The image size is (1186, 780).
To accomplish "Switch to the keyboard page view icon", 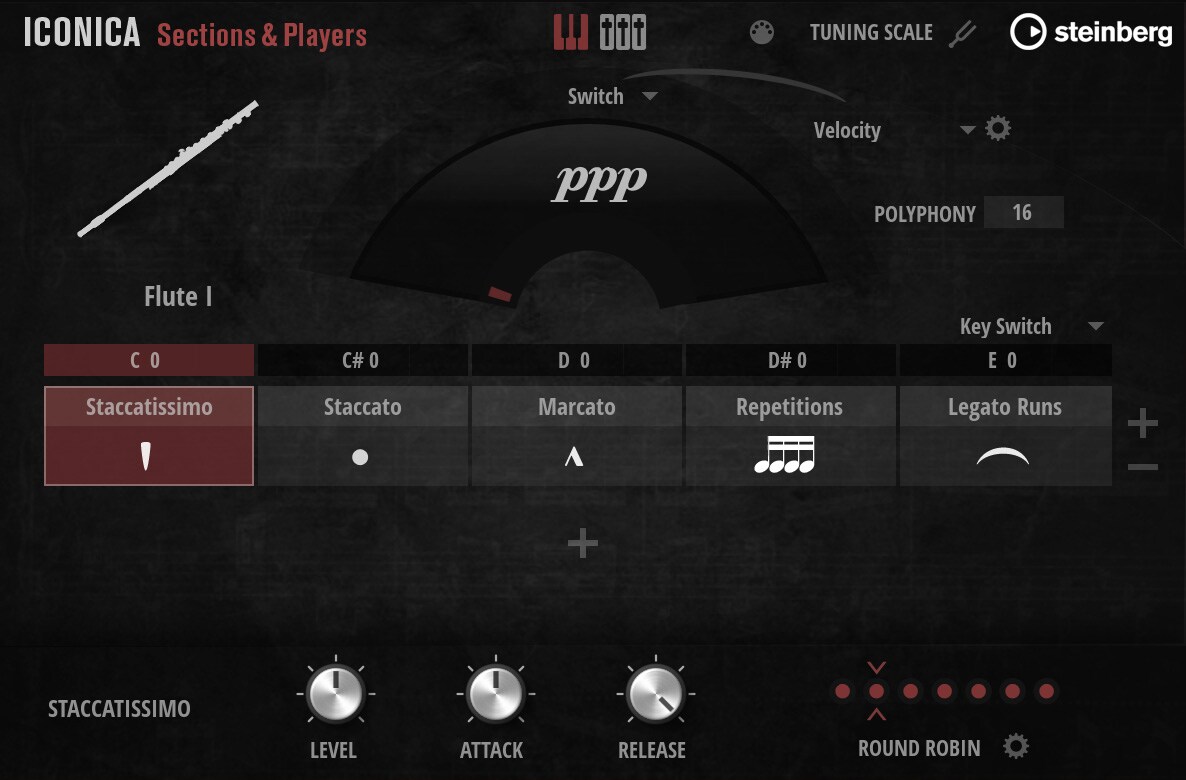I will point(571,33).
